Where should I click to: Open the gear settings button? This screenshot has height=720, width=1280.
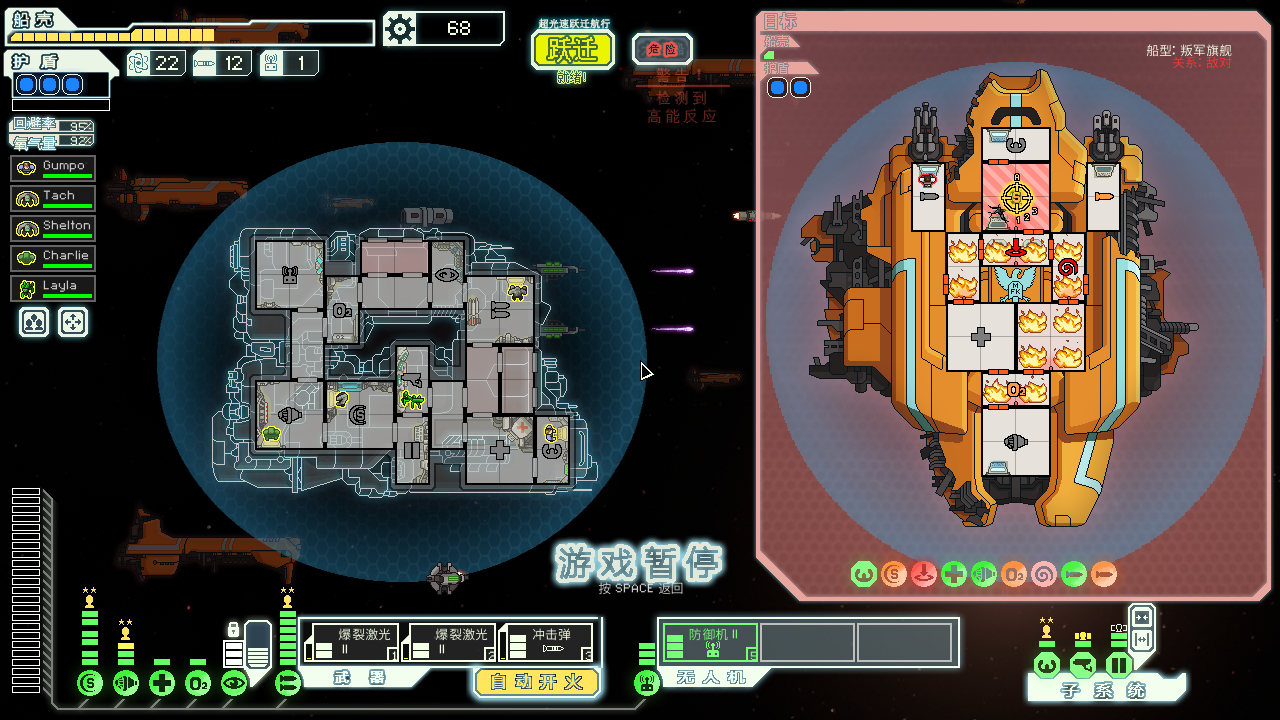tap(399, 29)
